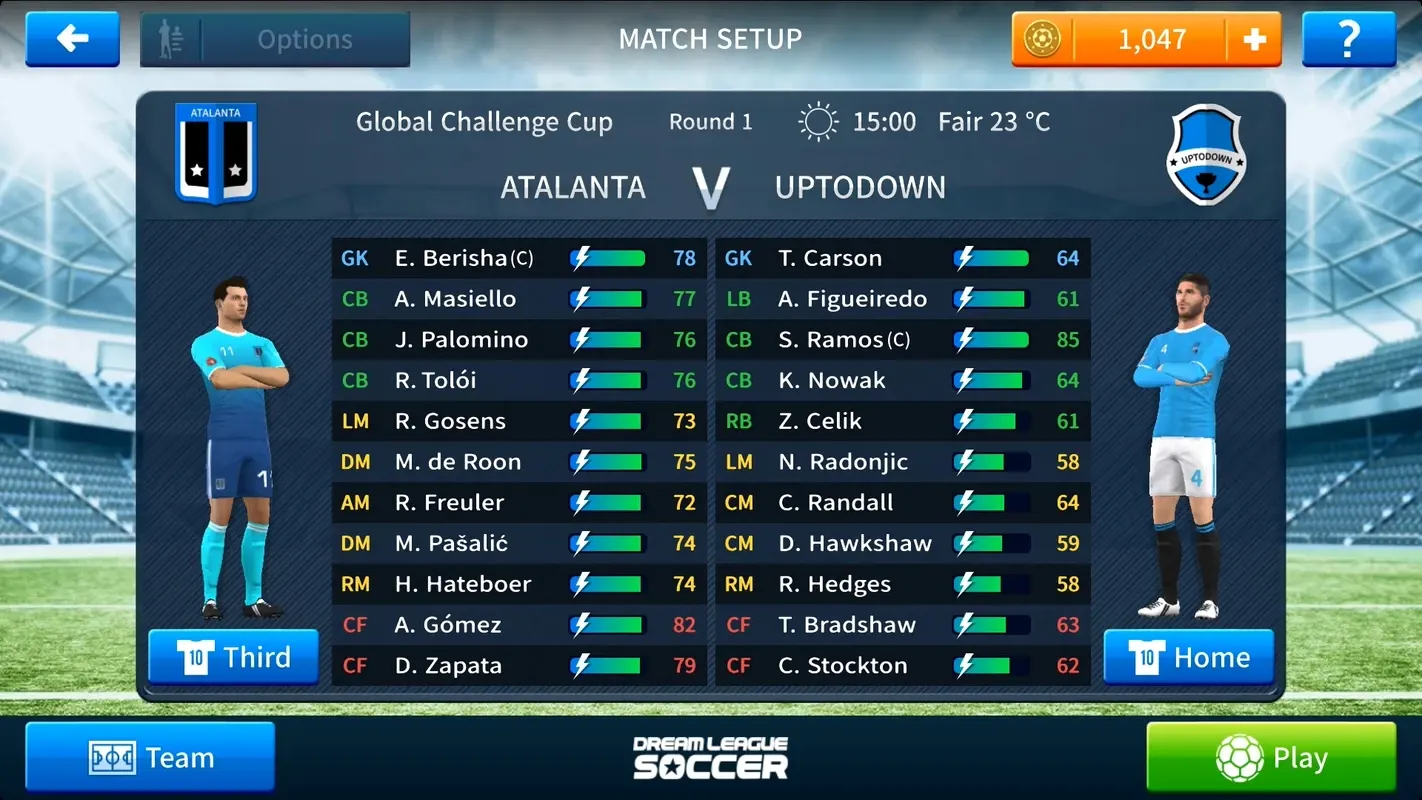Open the question mark help
Screen dimensions: 1422x800
tap(1348, 40)
